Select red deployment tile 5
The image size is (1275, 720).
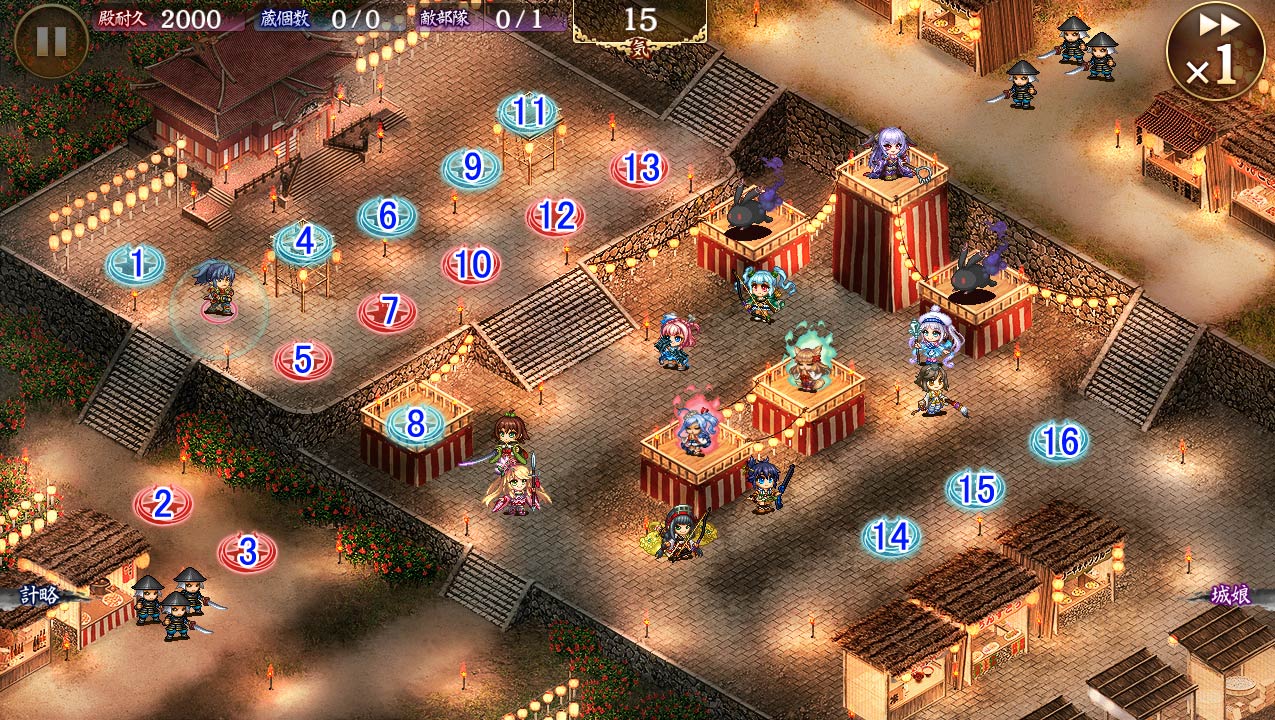(x=303, y=360)
